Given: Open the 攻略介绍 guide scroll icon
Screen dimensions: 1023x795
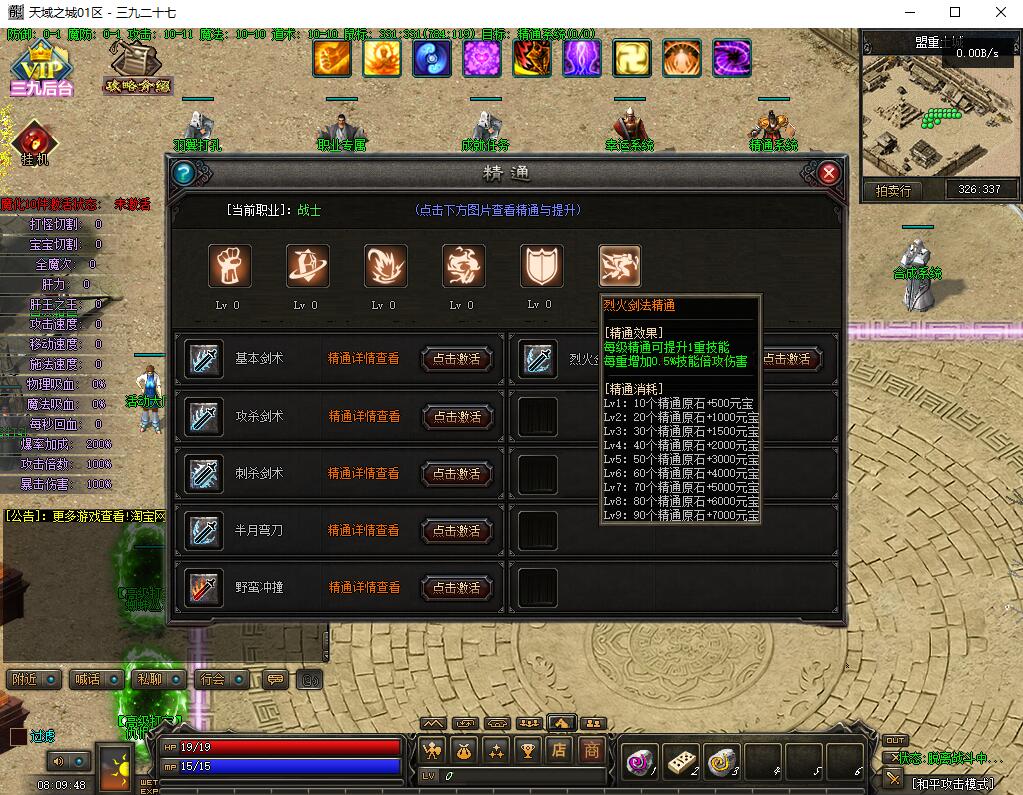Looking at the screenshot, I should 138,66.
